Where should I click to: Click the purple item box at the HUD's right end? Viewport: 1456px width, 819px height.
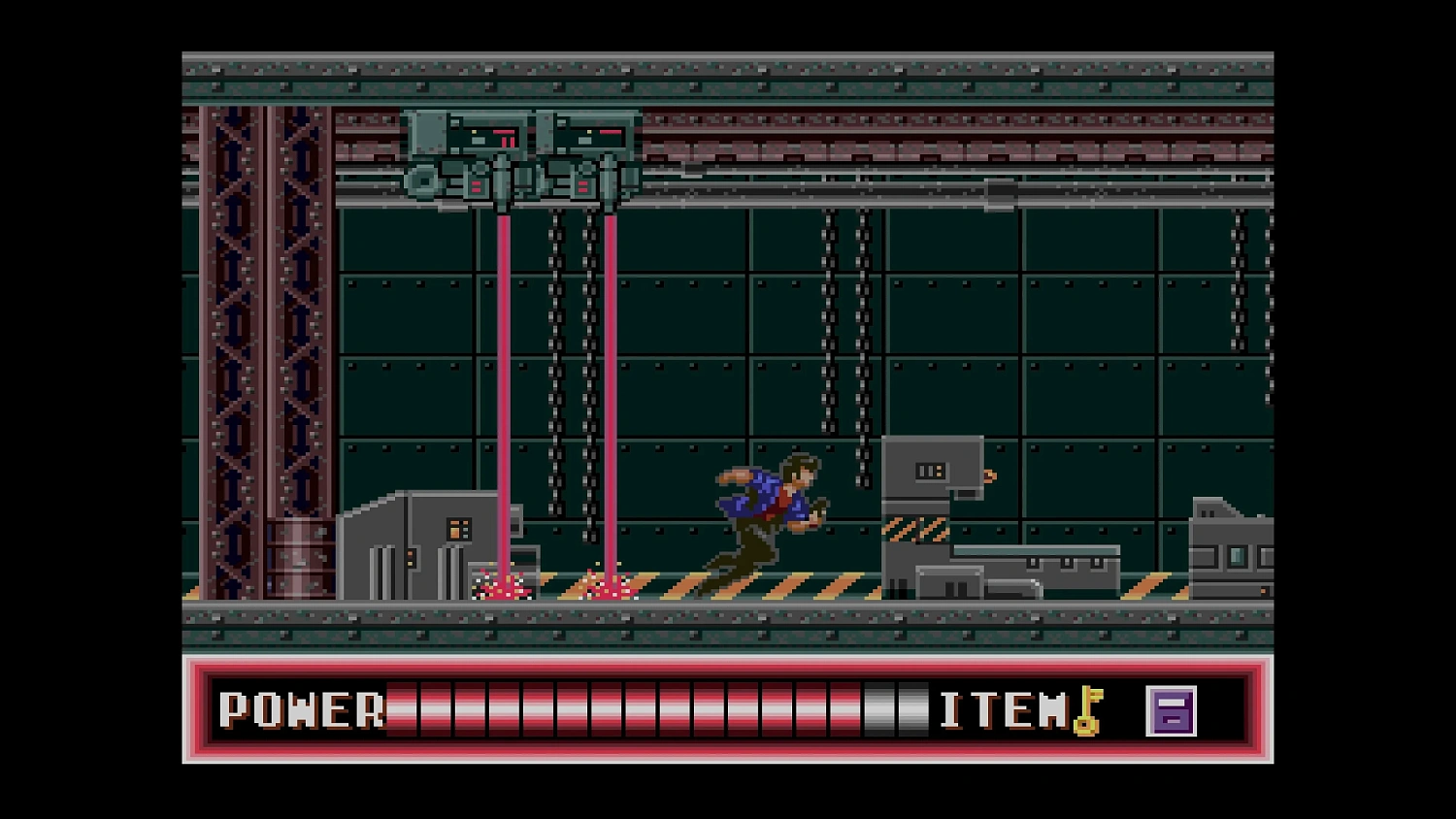[x=1172, y=710]
